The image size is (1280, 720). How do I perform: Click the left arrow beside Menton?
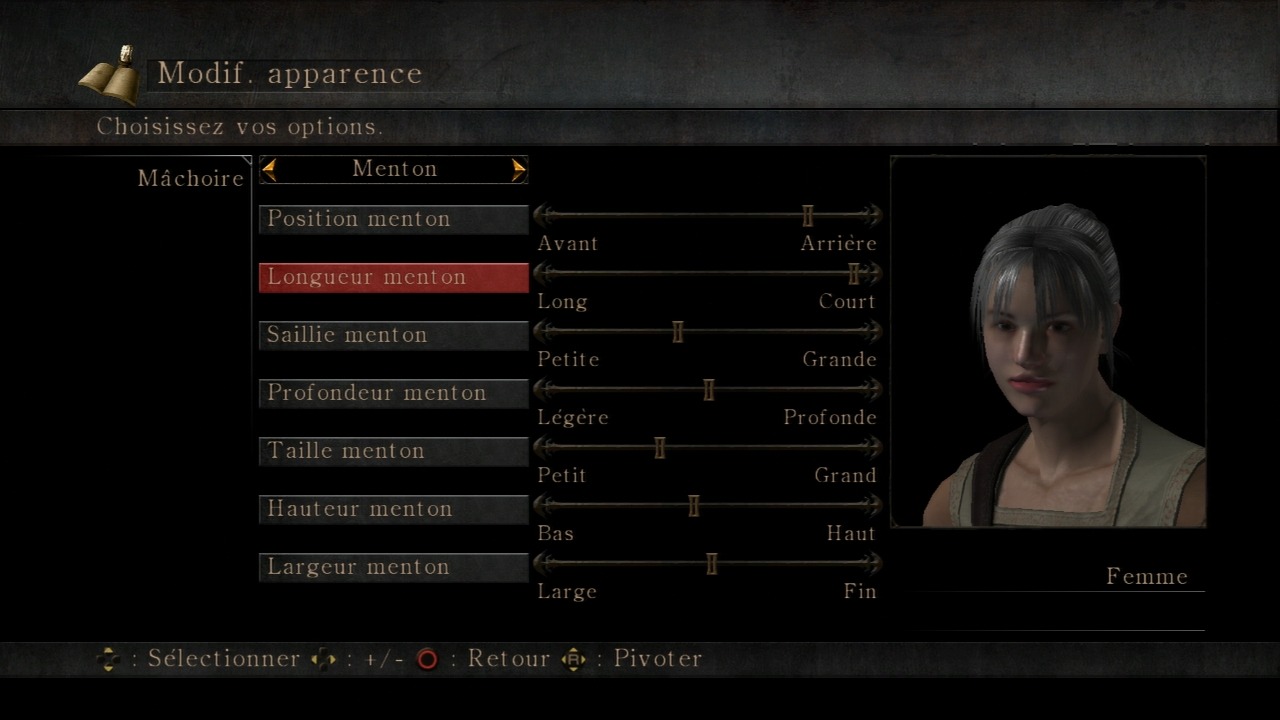click(269, 170)
